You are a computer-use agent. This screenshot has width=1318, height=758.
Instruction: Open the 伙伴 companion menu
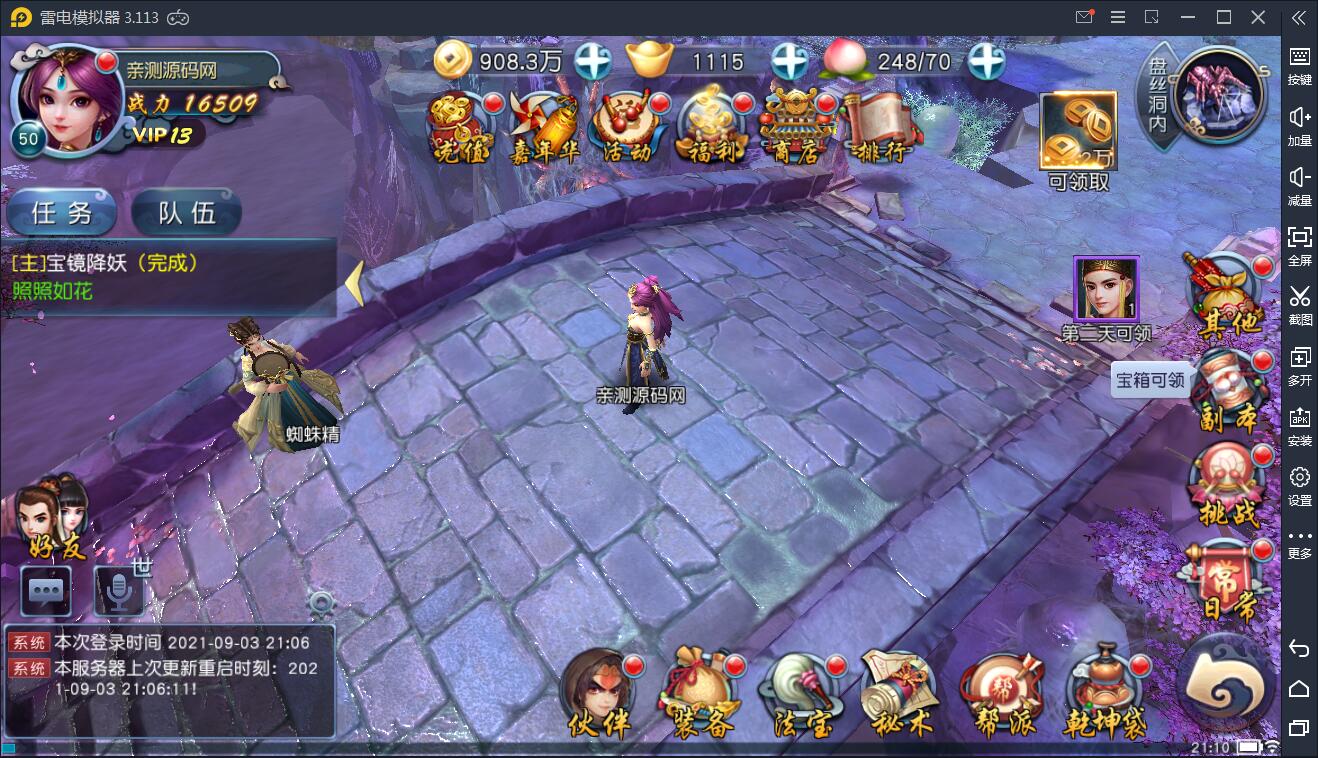(x=600, y=692)
